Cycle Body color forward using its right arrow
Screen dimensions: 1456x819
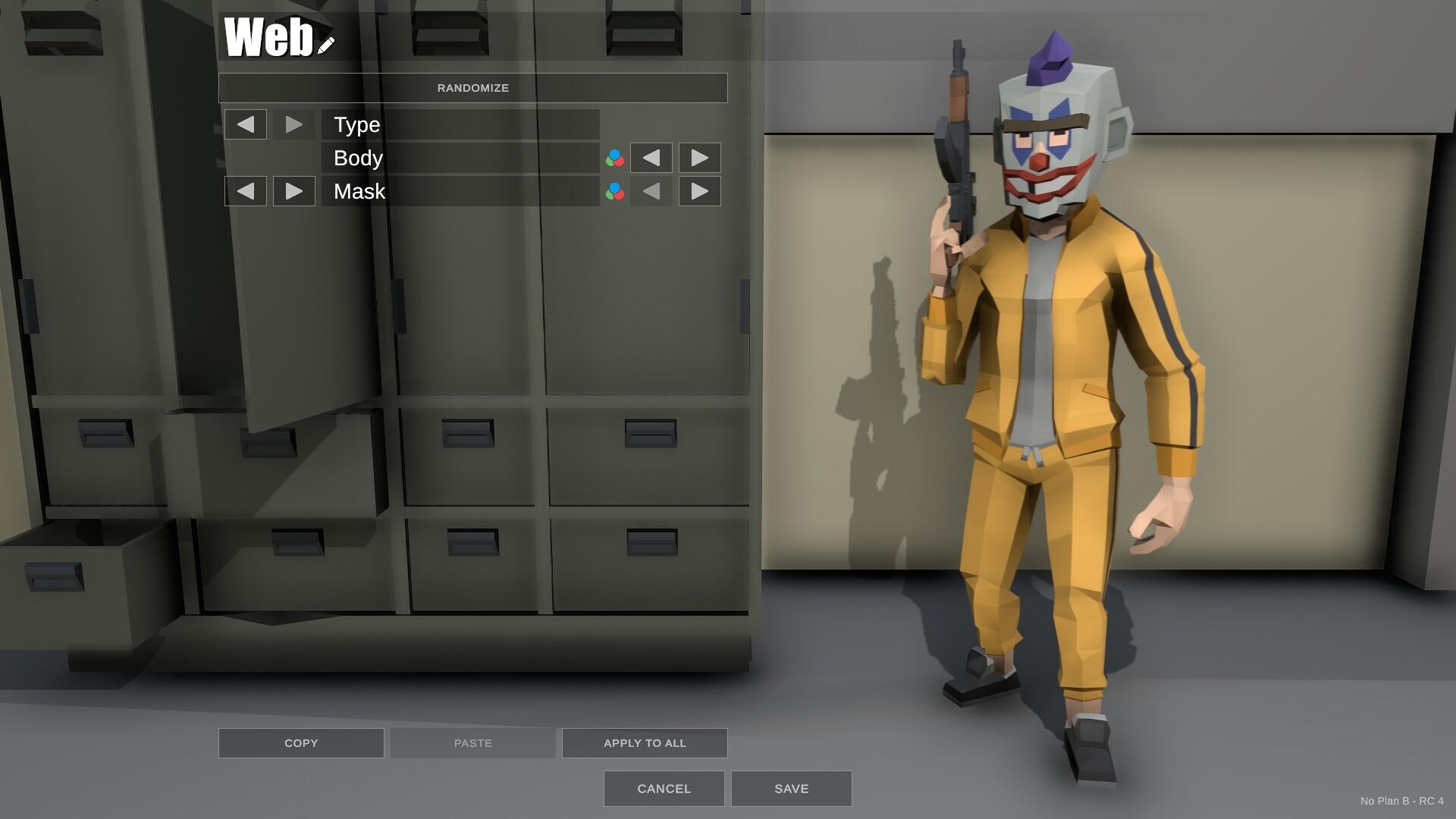point(699,158)
